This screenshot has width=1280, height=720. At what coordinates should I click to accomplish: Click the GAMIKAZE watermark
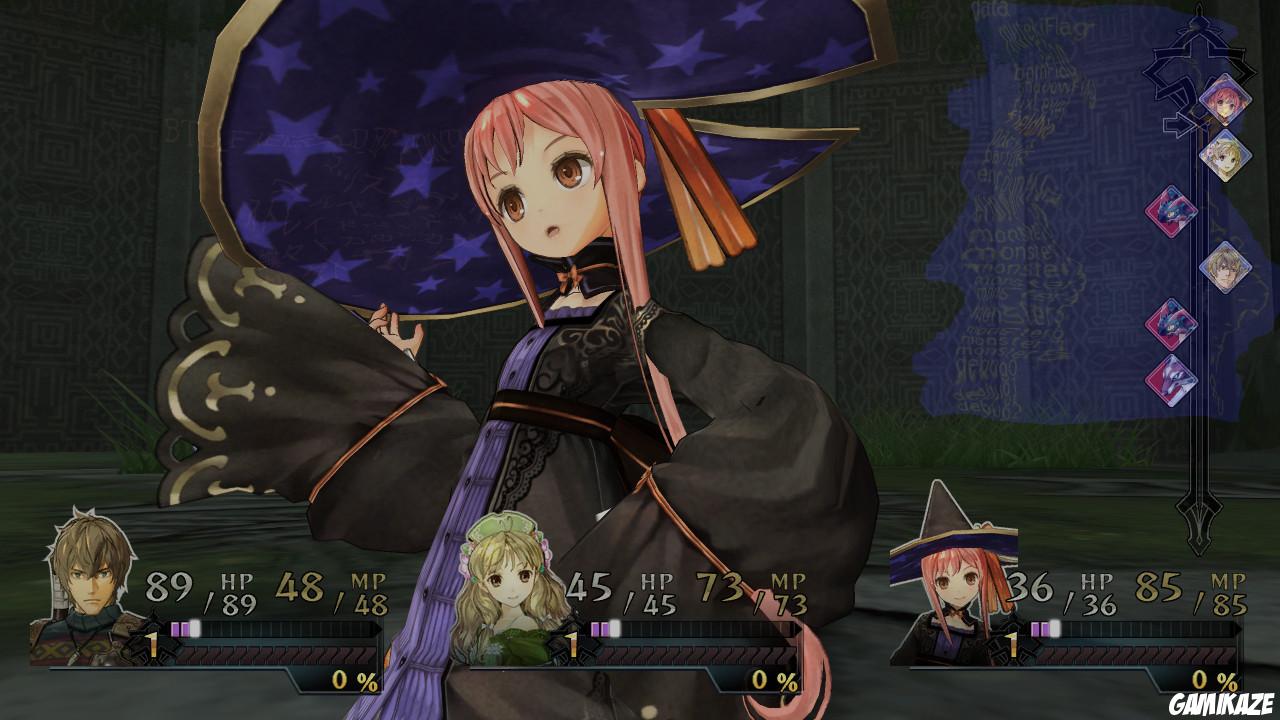[x=1221, y=705]
